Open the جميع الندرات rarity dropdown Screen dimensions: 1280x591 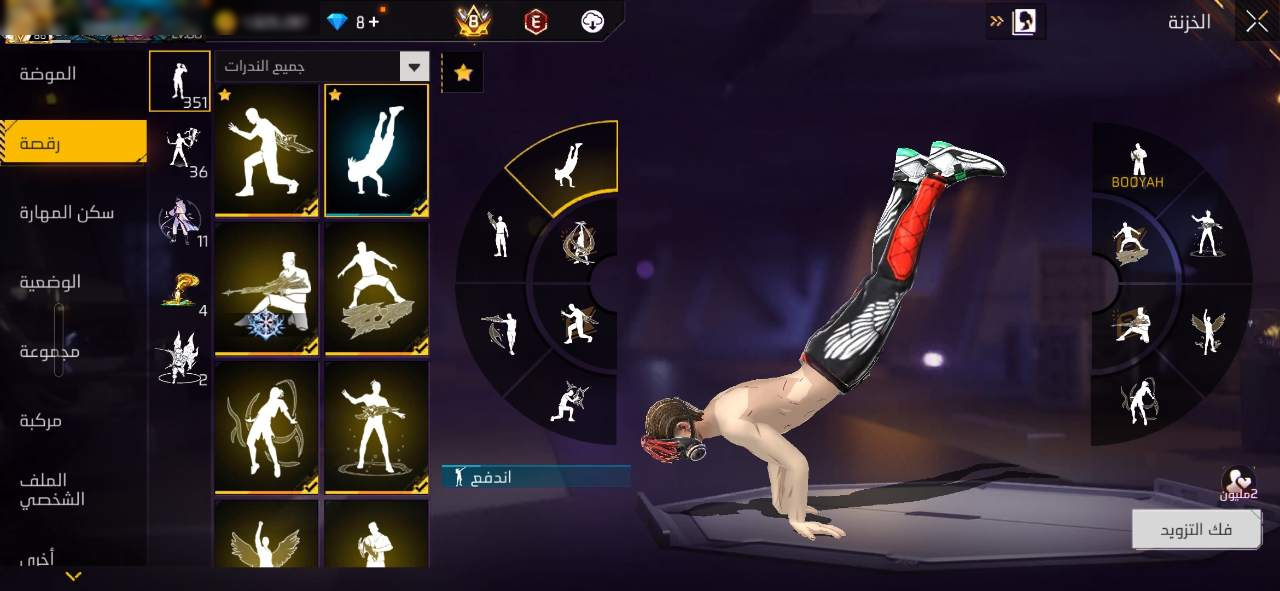[322, 67]
